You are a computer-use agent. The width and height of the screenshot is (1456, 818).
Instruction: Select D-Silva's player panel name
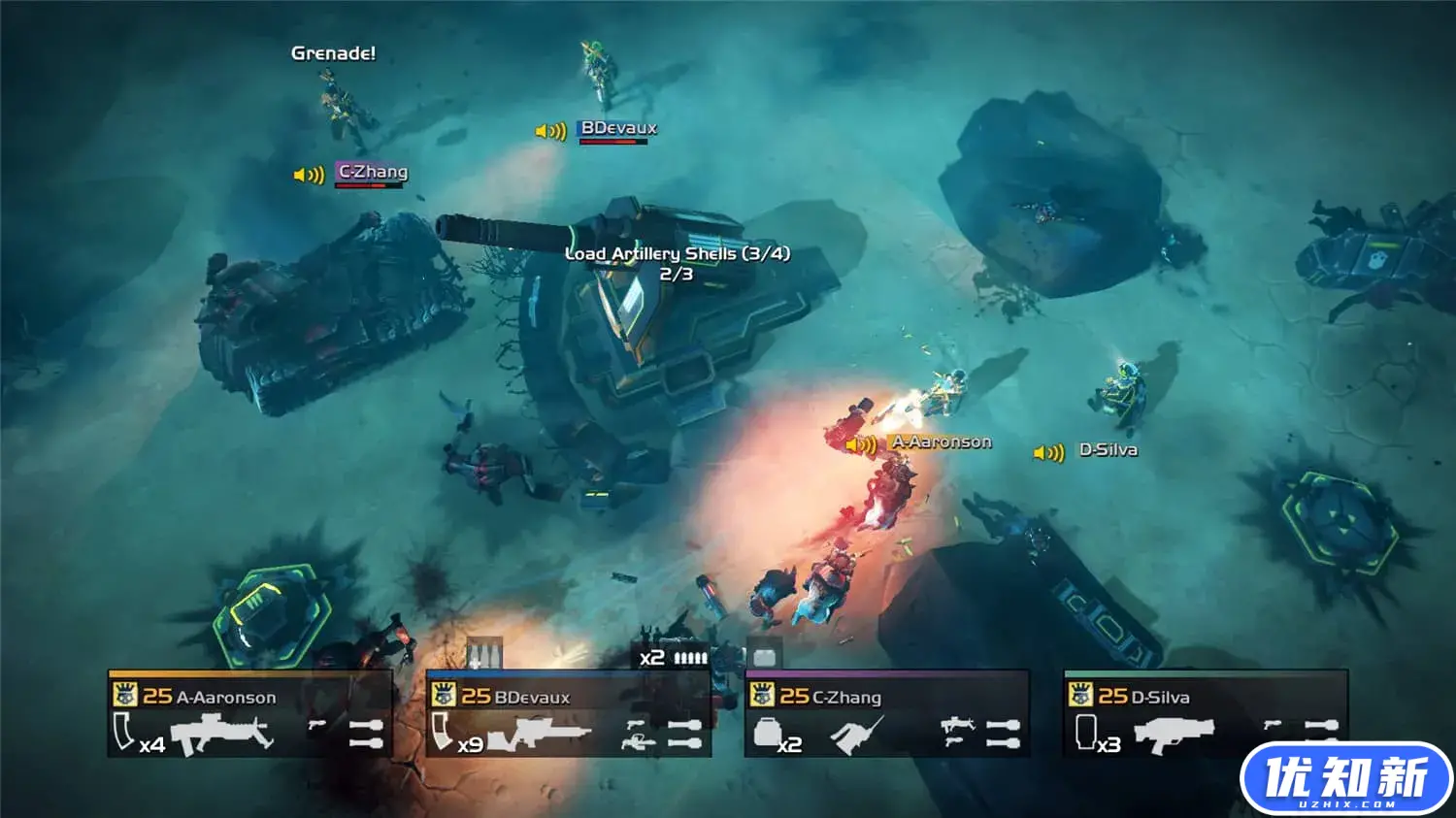[1160, 697]
